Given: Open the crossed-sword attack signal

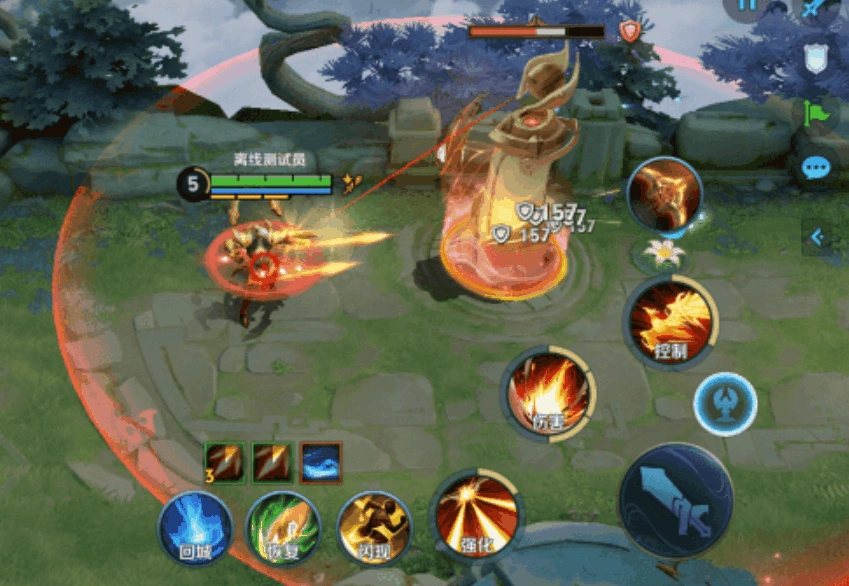Looking at the screenshot, I should pos(815,10).
